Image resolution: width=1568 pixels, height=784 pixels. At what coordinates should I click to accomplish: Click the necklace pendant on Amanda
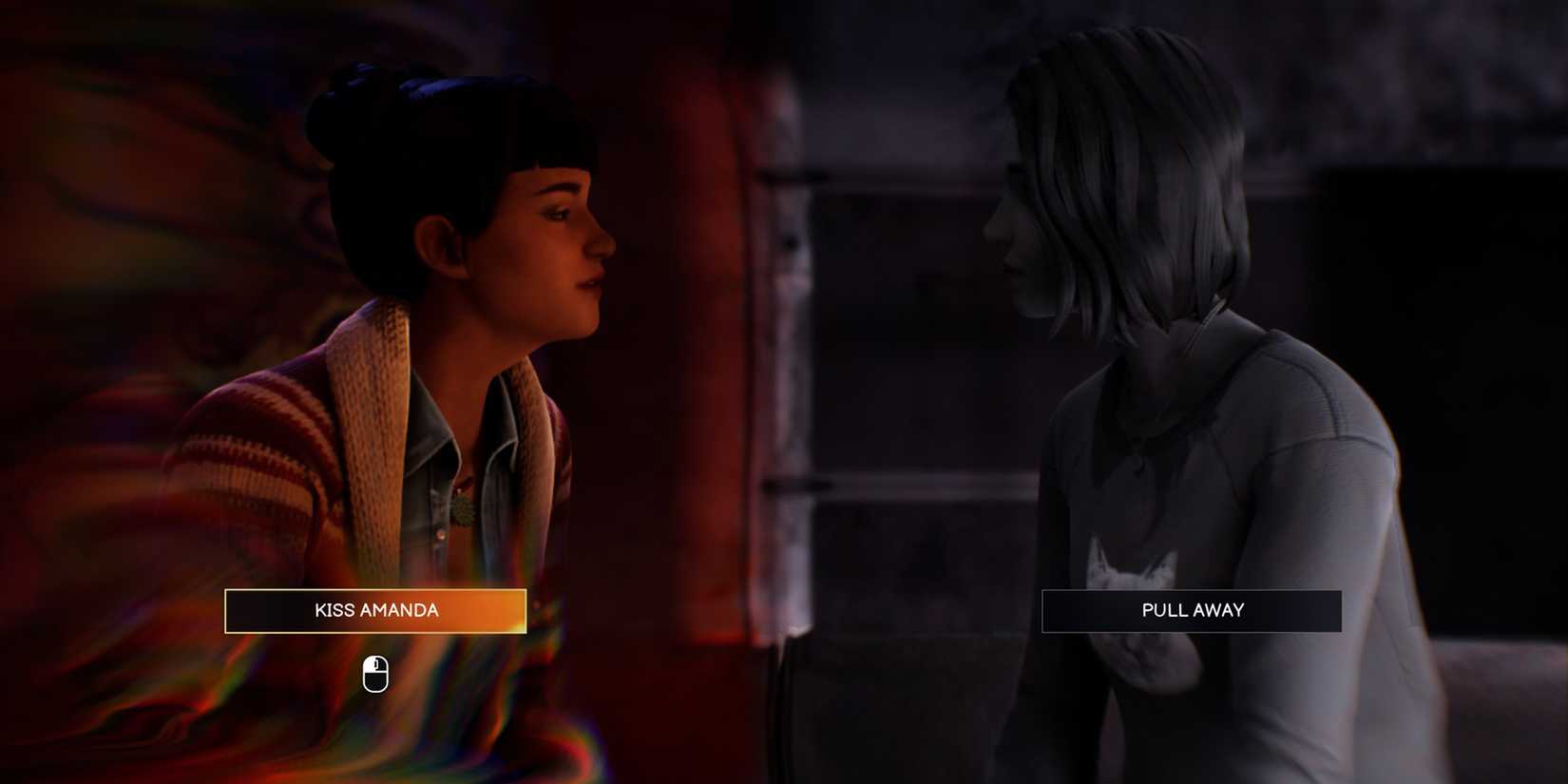(463, 510)
